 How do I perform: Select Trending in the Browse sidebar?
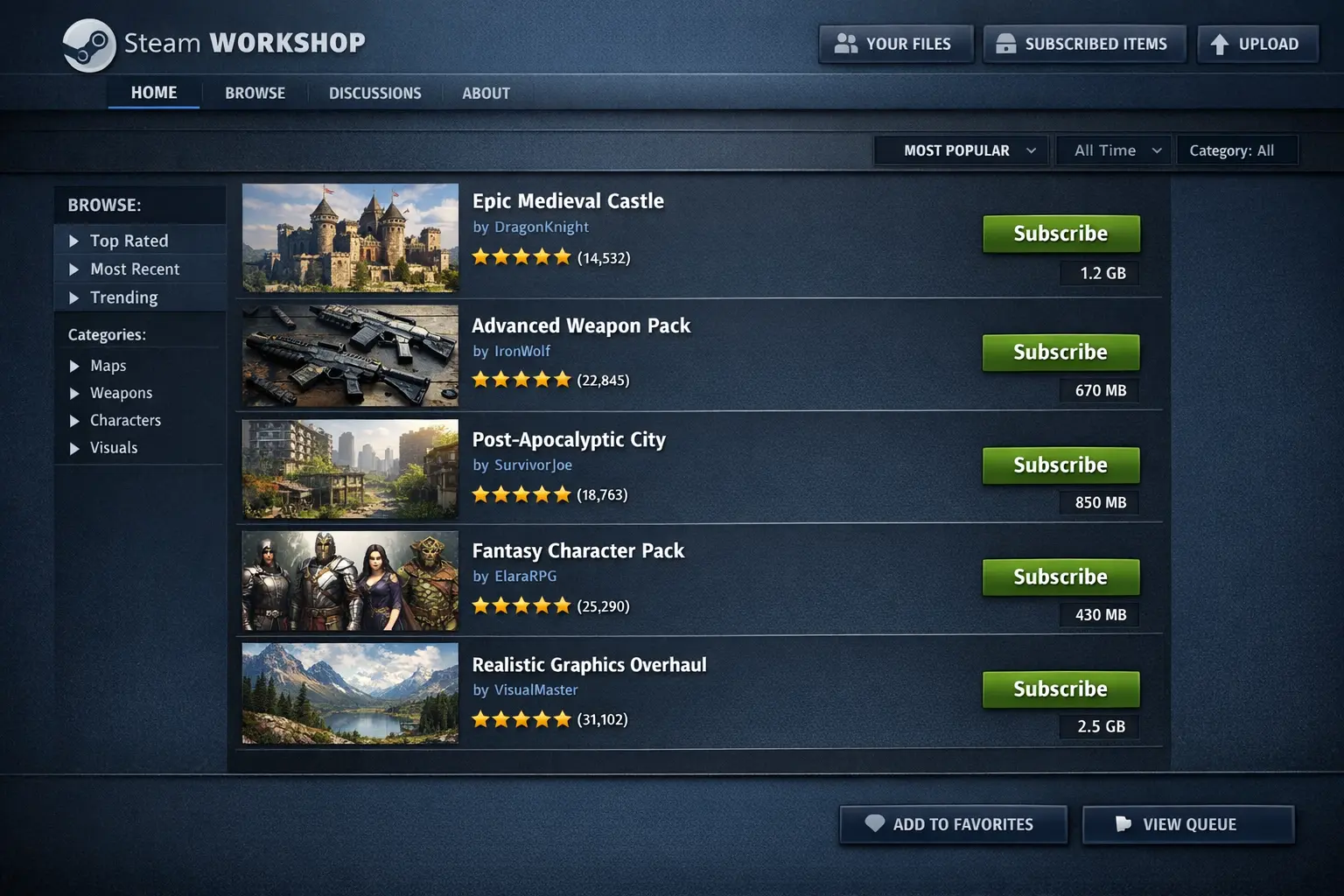[123, 297]
